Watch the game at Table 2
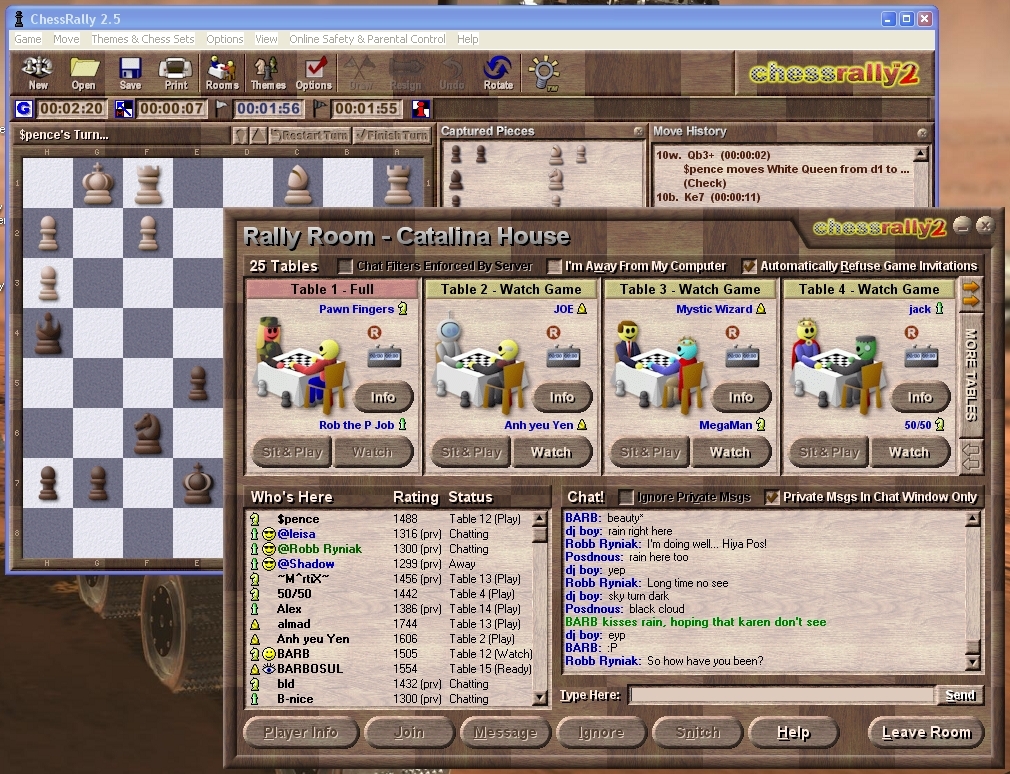The width and height of the screenshot is (1010, 774). (550, 452)
